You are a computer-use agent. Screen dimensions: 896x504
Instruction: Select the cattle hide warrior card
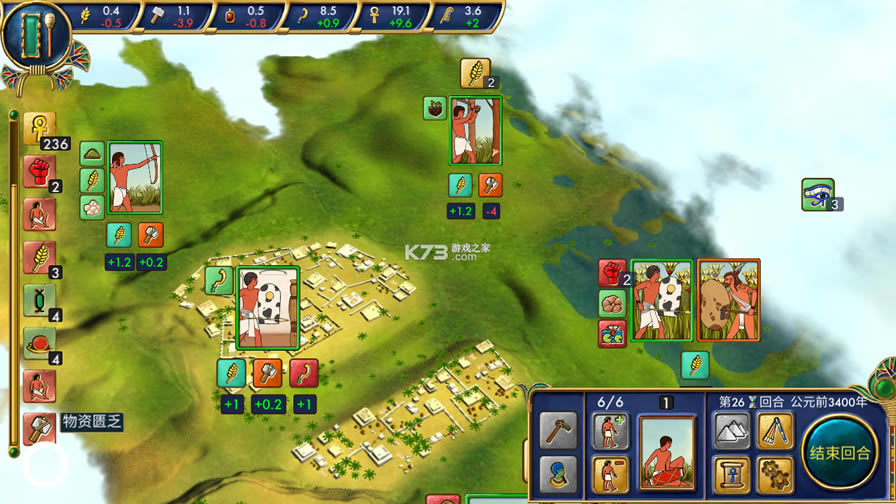[728, 300]
